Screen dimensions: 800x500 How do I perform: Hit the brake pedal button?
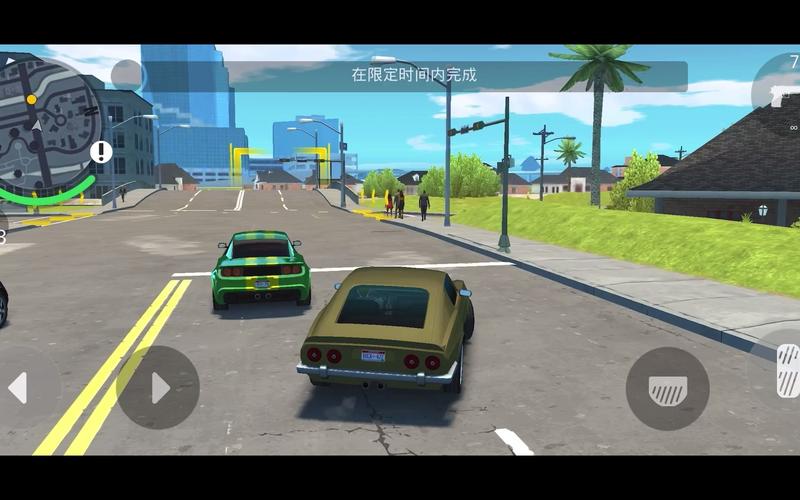click(x=667, y=388)
